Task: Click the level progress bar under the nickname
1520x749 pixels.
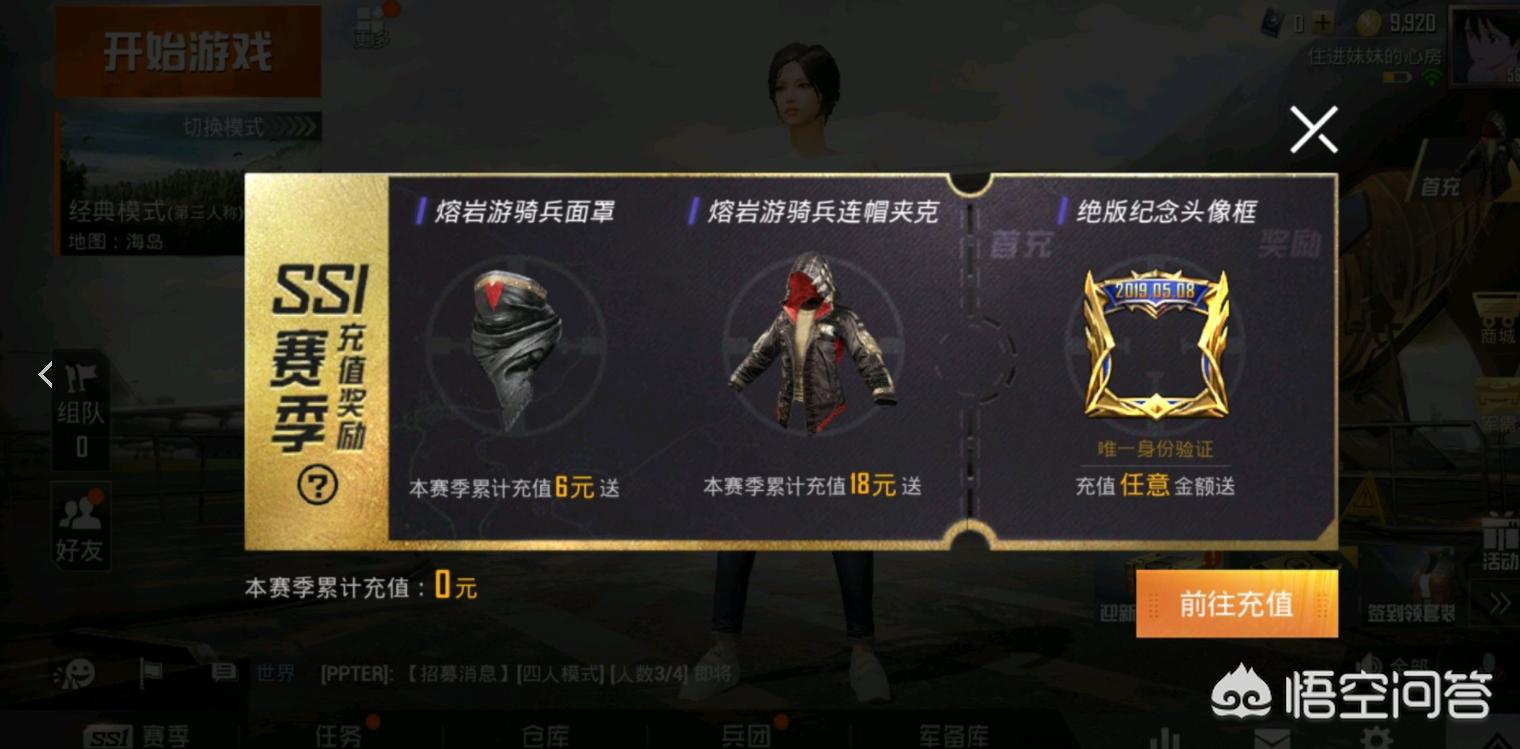Action: click(1396, 75)
